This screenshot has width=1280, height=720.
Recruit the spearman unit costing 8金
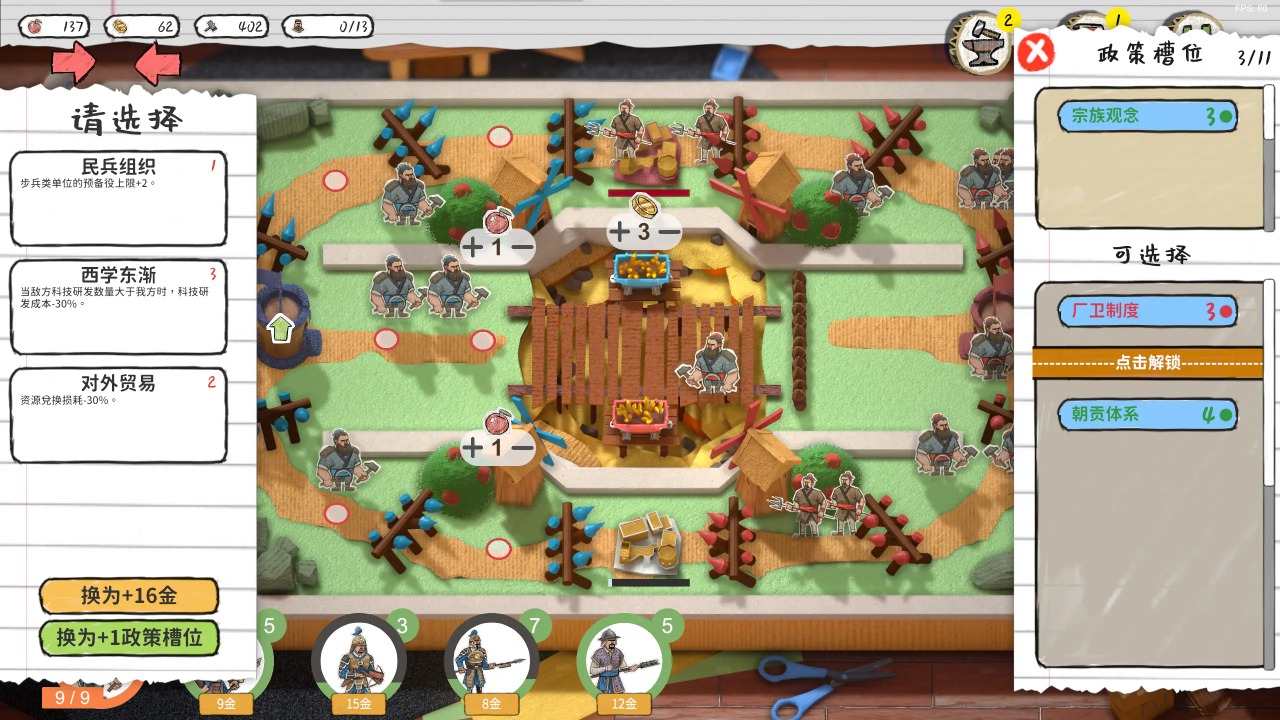point(491,660)
